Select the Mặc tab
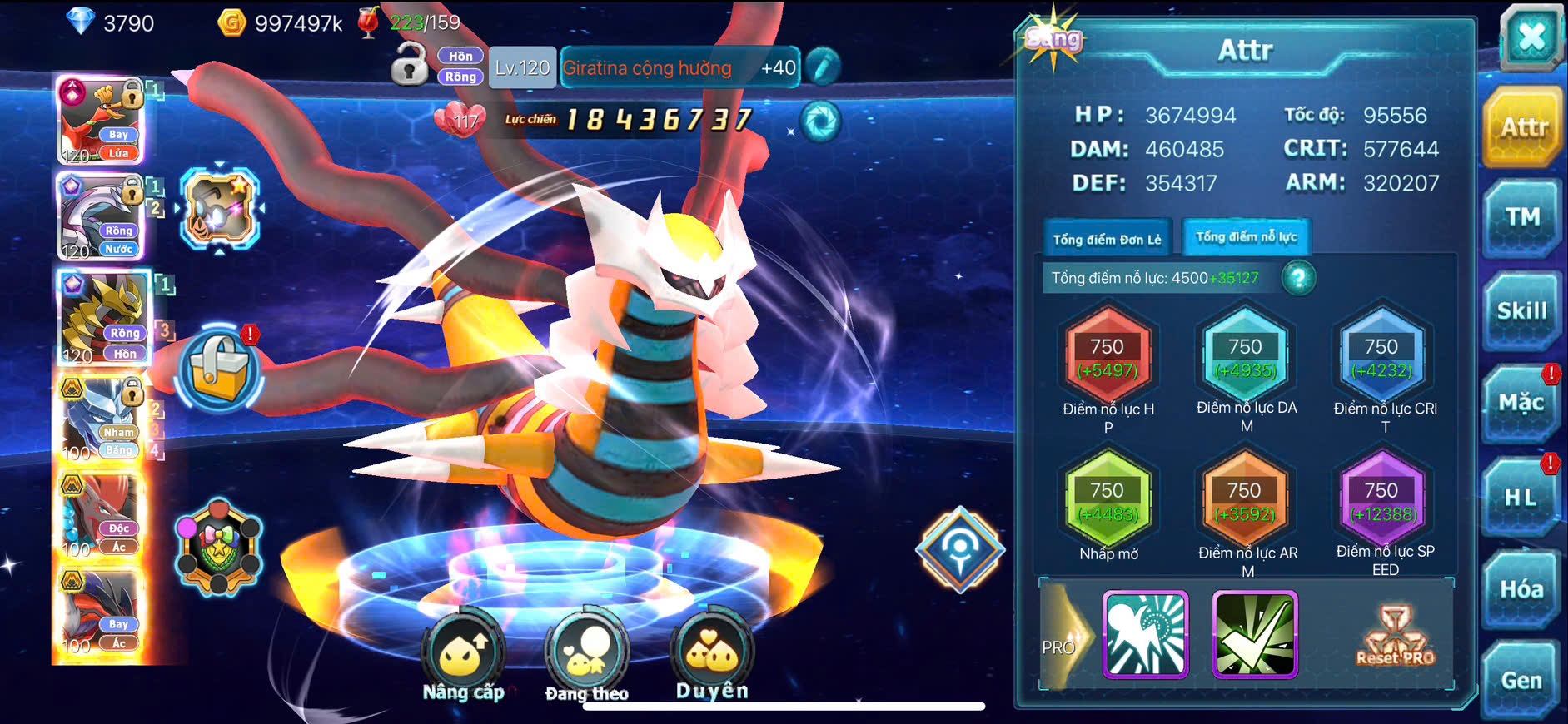 pyautogui.click(x=1521, y=404)
